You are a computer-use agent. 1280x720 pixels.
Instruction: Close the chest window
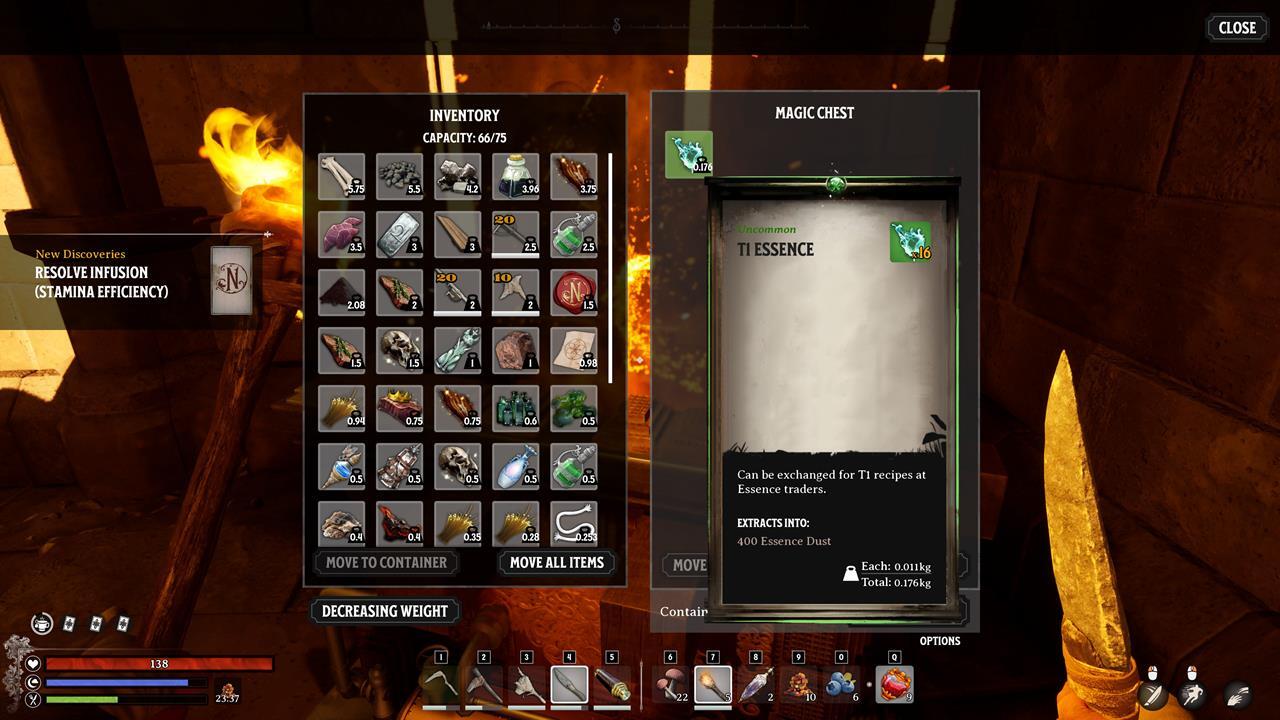click(1236, 28)
